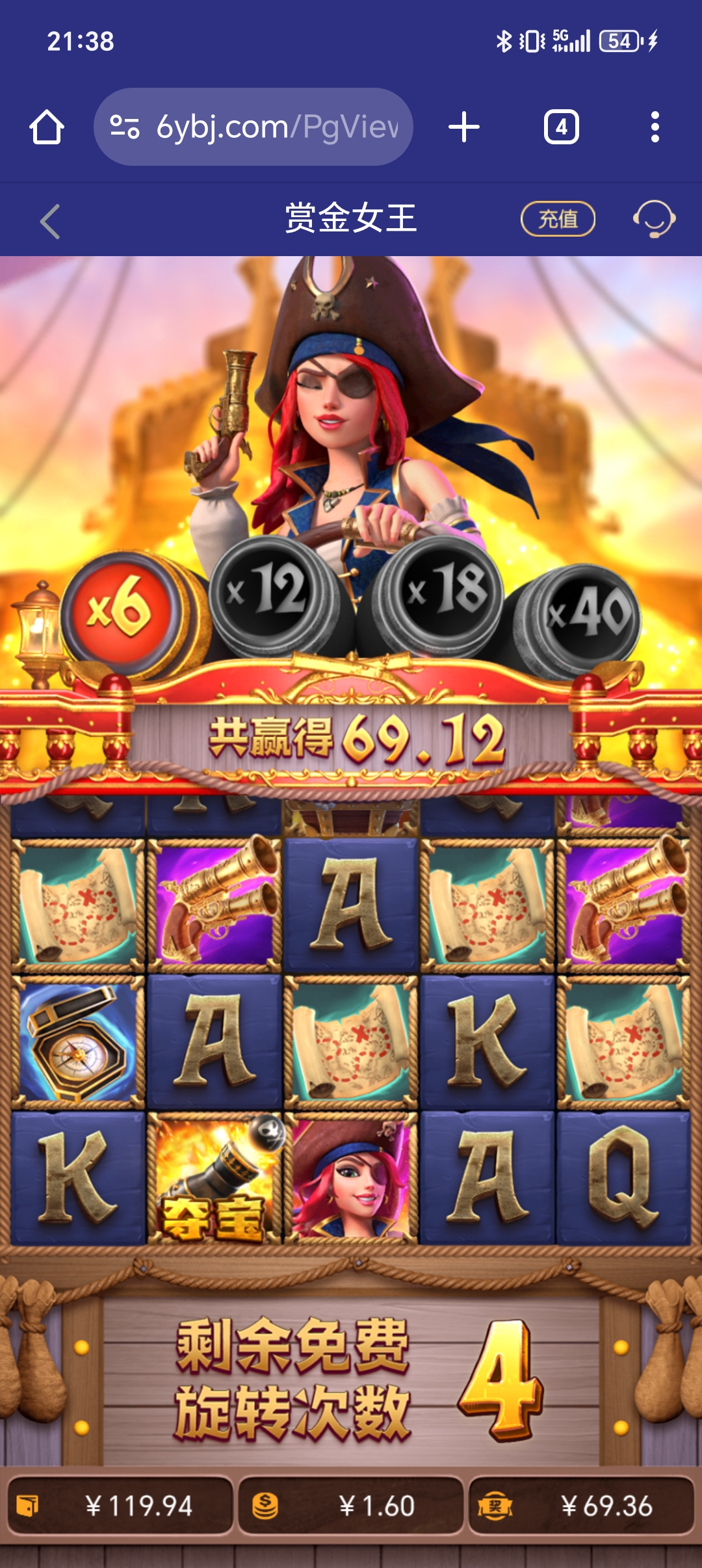702x1568 pixels.
Task: Open the wallet balance panel
Action: point(120,1506)
